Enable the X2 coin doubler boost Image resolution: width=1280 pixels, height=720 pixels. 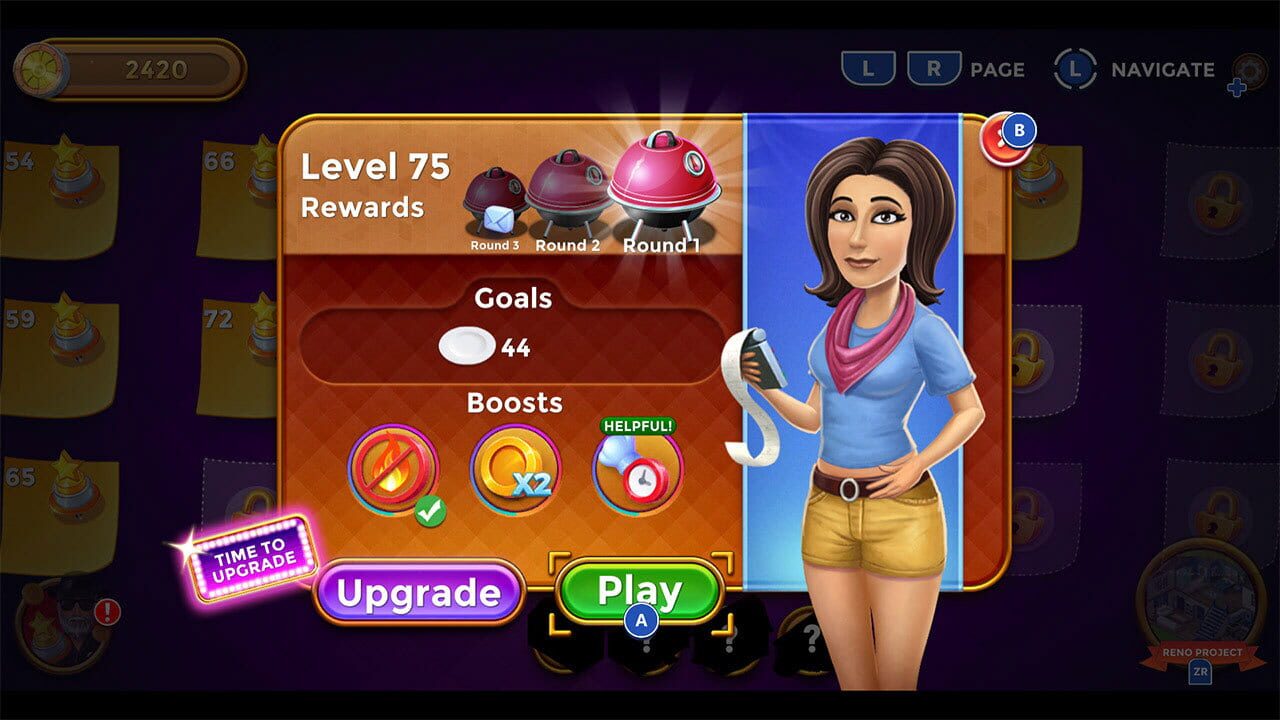[x=513, y=468]
